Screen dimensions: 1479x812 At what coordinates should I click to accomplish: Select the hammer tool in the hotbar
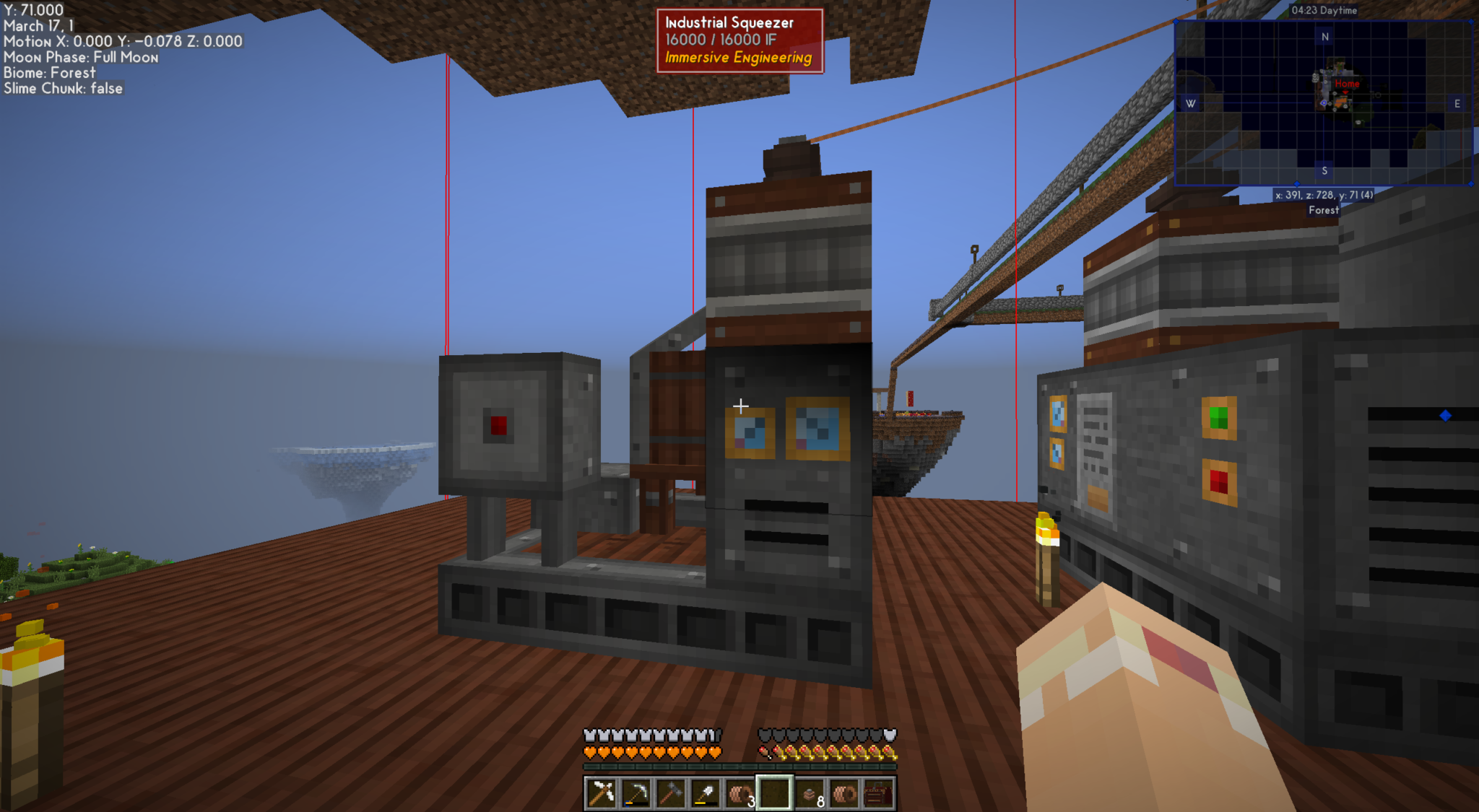[x=670, y=792]
